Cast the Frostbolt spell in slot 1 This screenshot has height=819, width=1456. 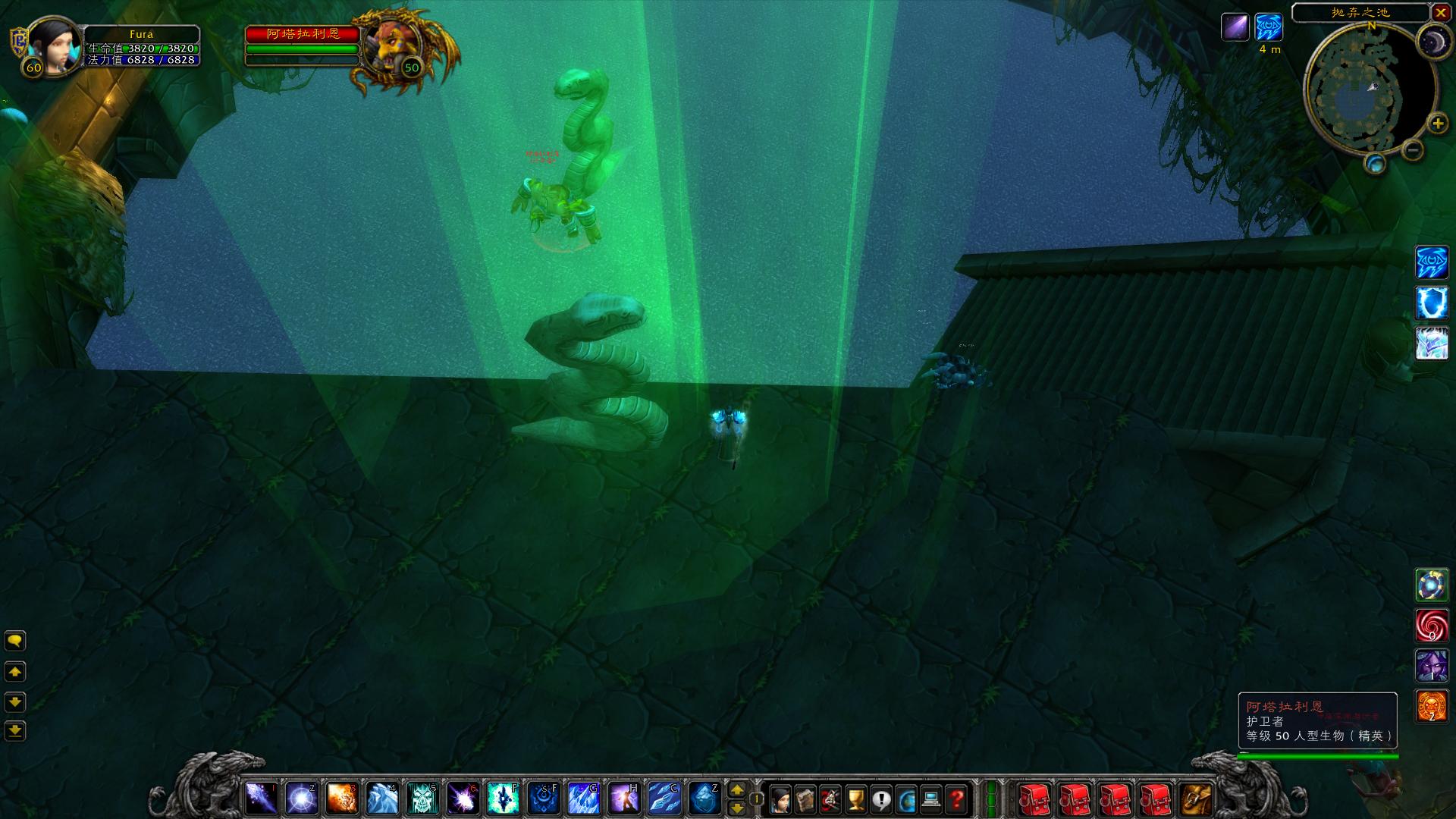pos(262,799)
